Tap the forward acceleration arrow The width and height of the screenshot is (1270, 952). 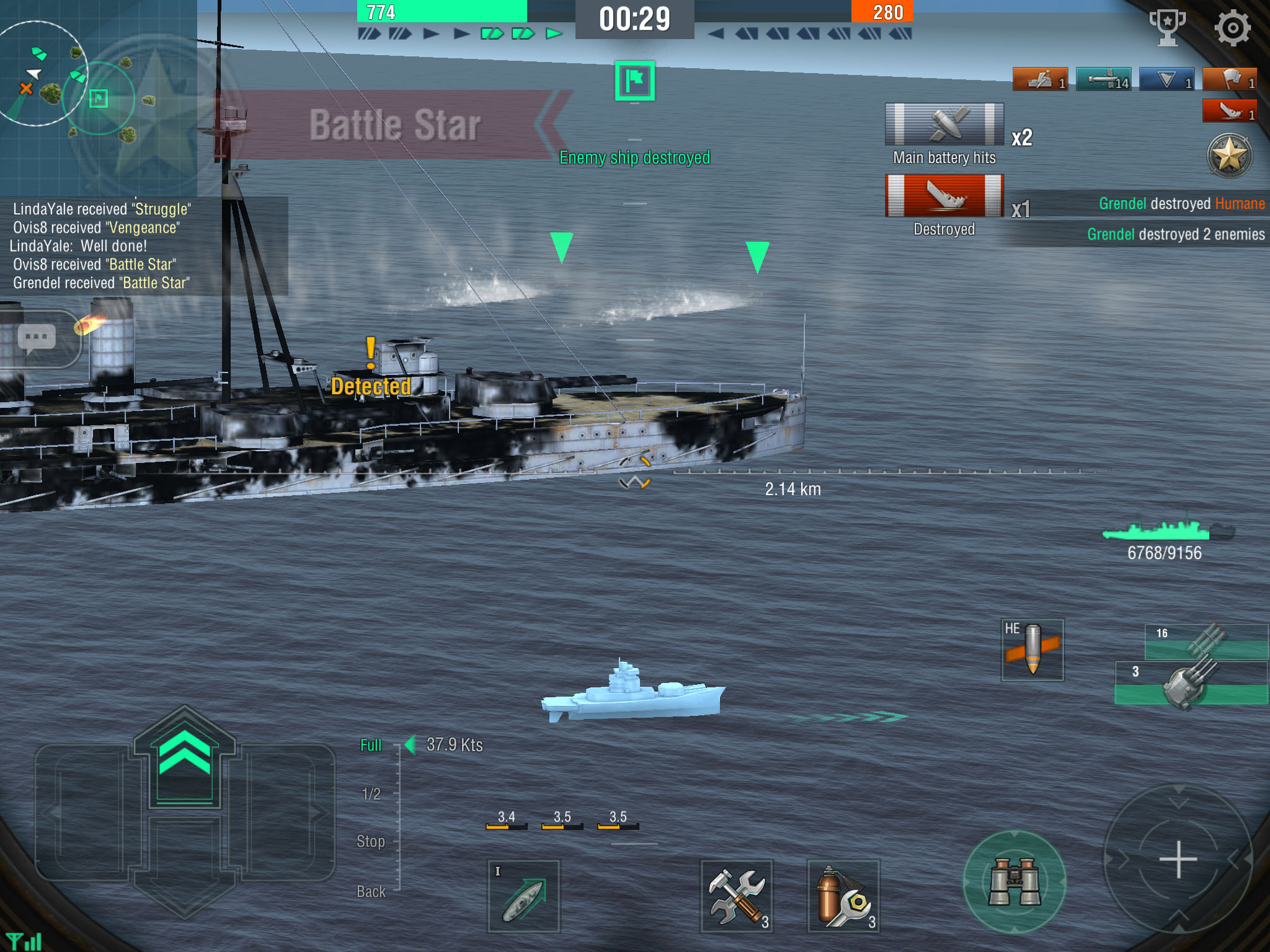point(184,757)
